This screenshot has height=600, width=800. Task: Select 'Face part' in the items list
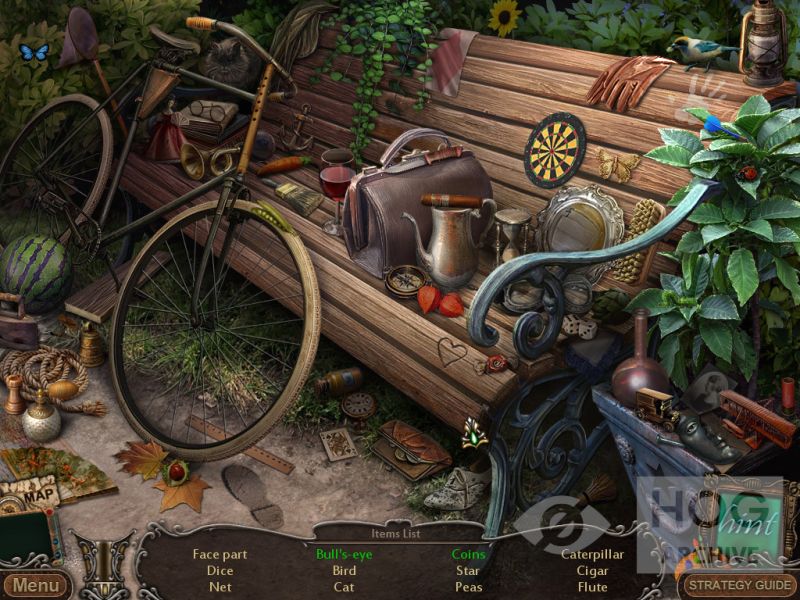[x=220, y=554]
